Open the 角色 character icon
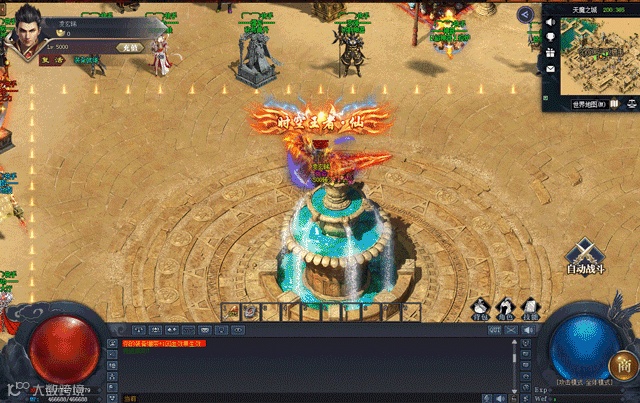The height and width of the screenshot is (403, 640). tap(506, 309)
